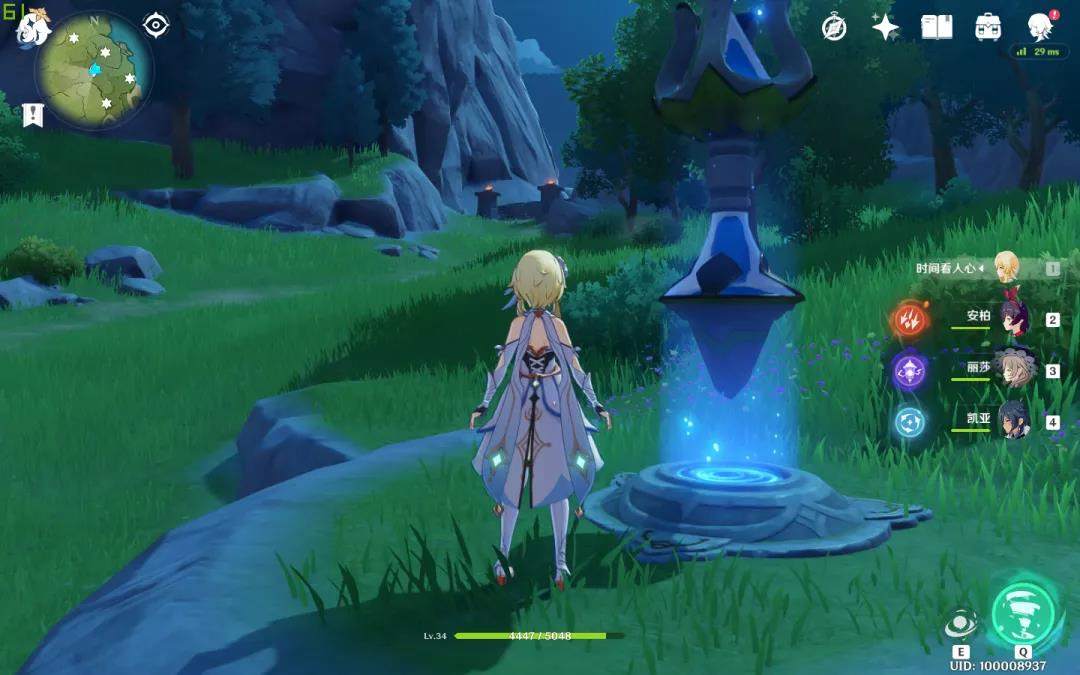
Task: Open the compass events icon
Action: coord(834,27)
